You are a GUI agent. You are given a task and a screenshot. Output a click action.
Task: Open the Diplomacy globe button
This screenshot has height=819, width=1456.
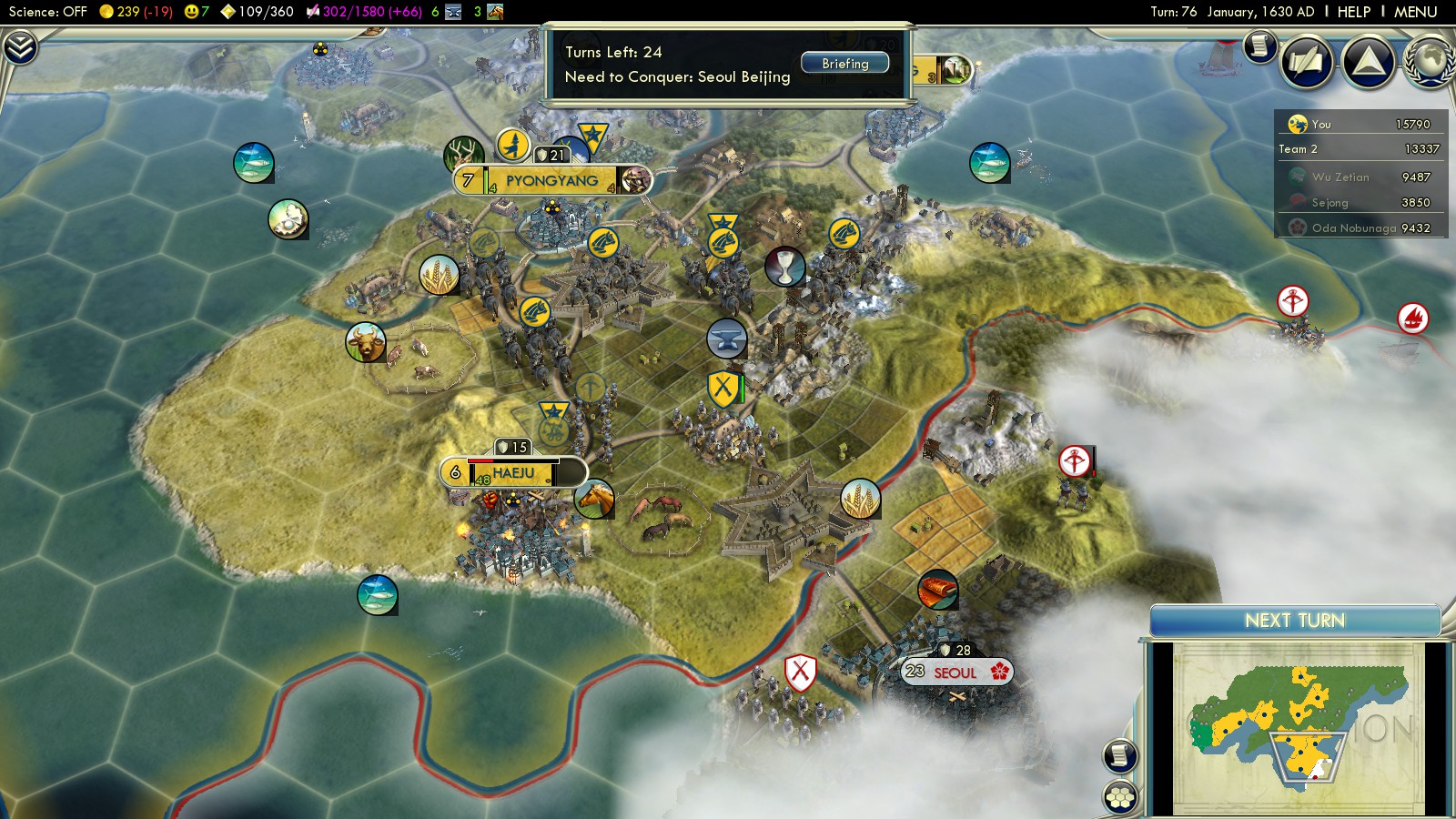[1431, 62]
